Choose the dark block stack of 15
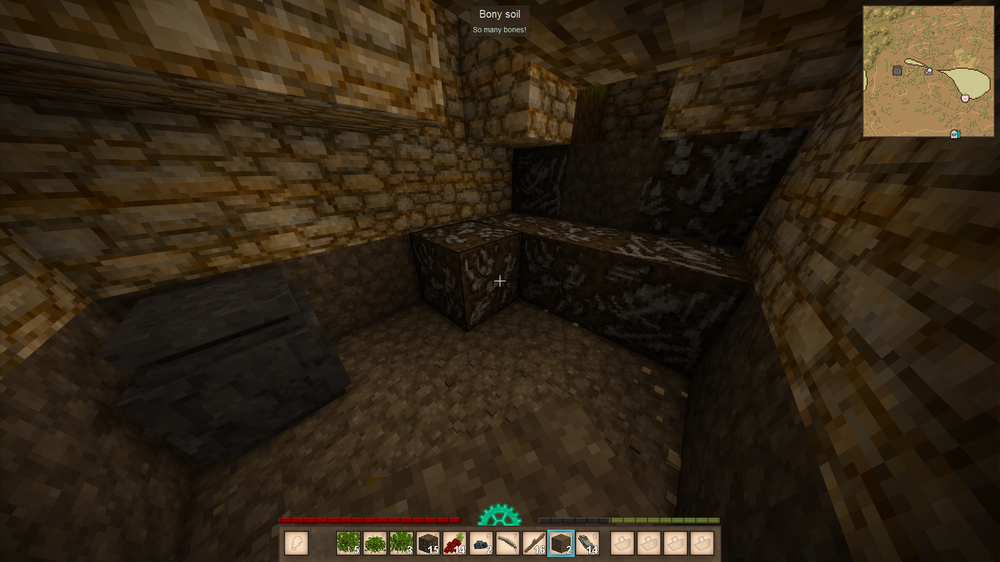 [x=428, y=543]
